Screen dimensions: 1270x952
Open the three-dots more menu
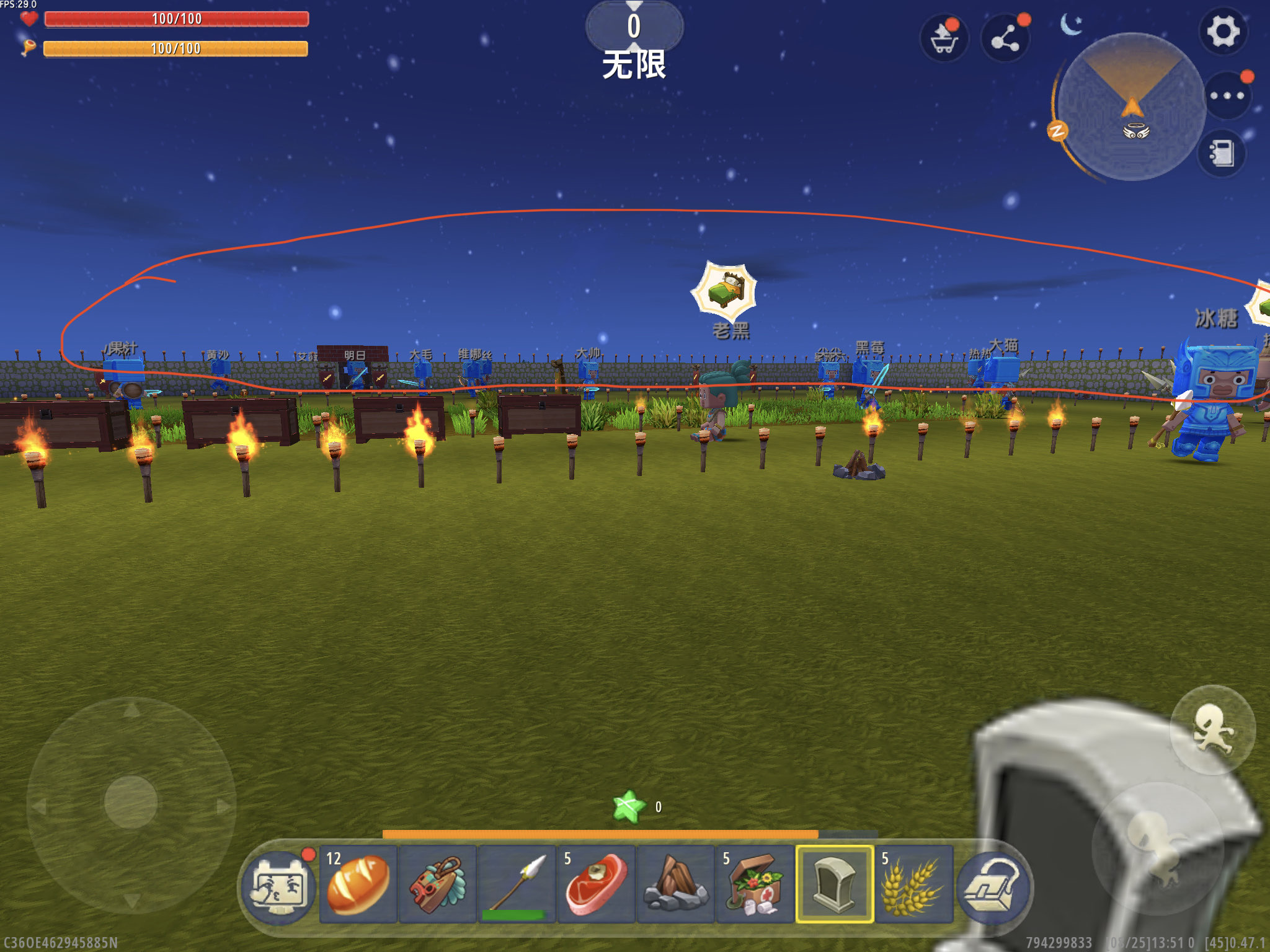click(1227, 95)
